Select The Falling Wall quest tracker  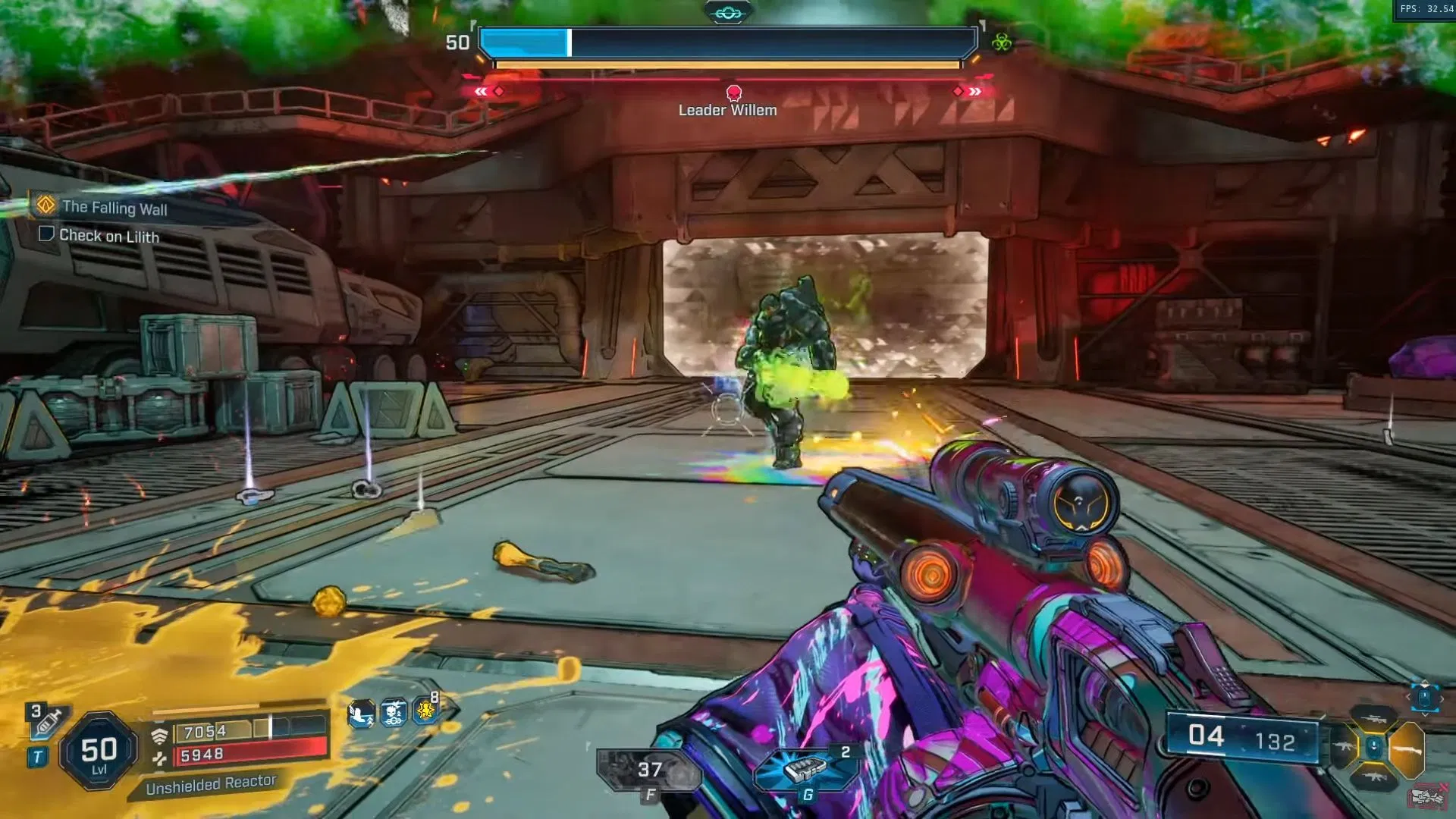[x=114, y=207]
